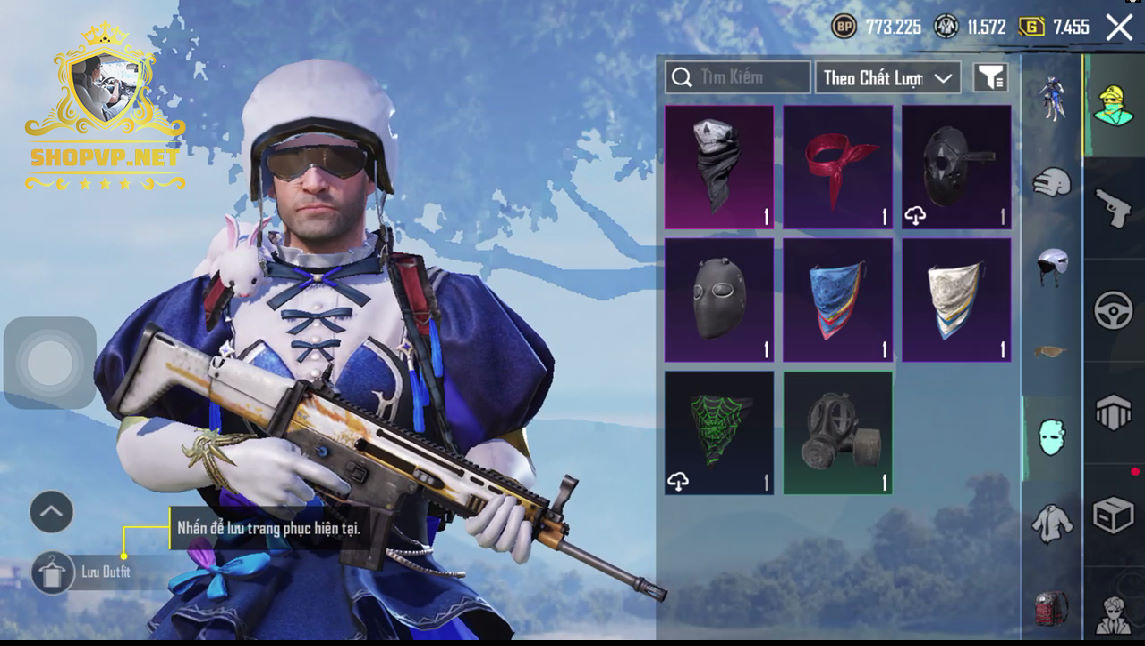Pick the black hockey-style face mask

coord(719,299)
